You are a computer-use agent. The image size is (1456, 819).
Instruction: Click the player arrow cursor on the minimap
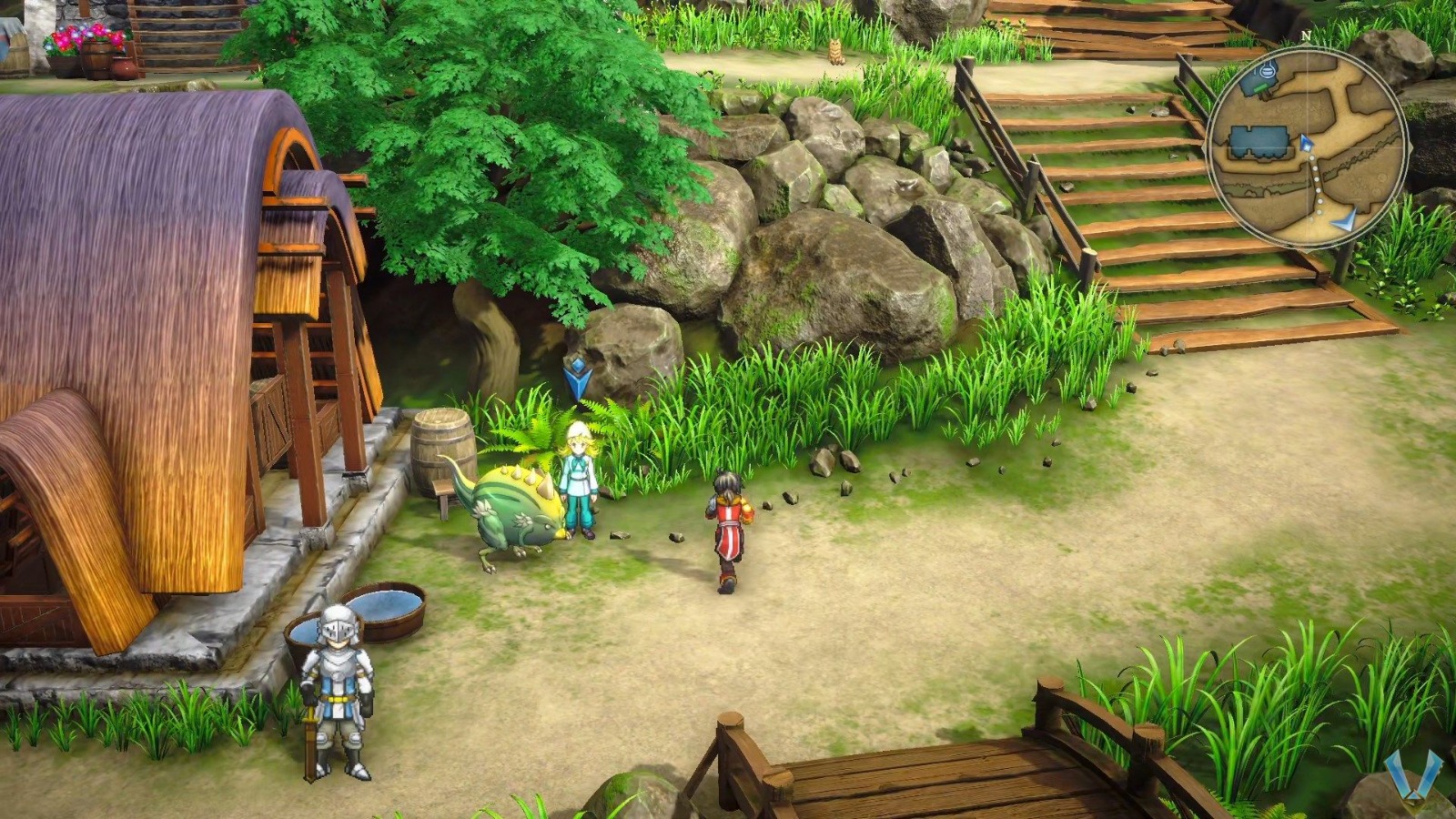1307,145
